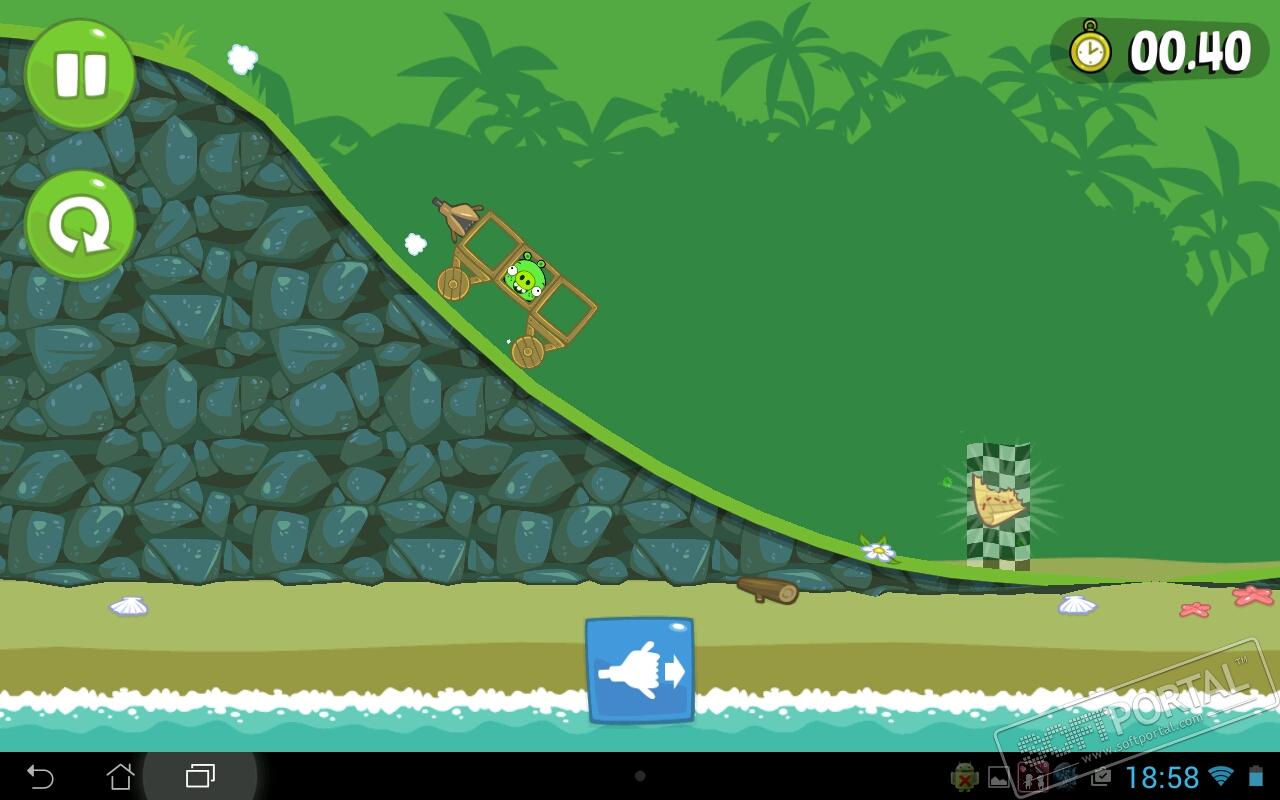Open the Android home screen
The image size is (1280, 800).
(120, 776)
